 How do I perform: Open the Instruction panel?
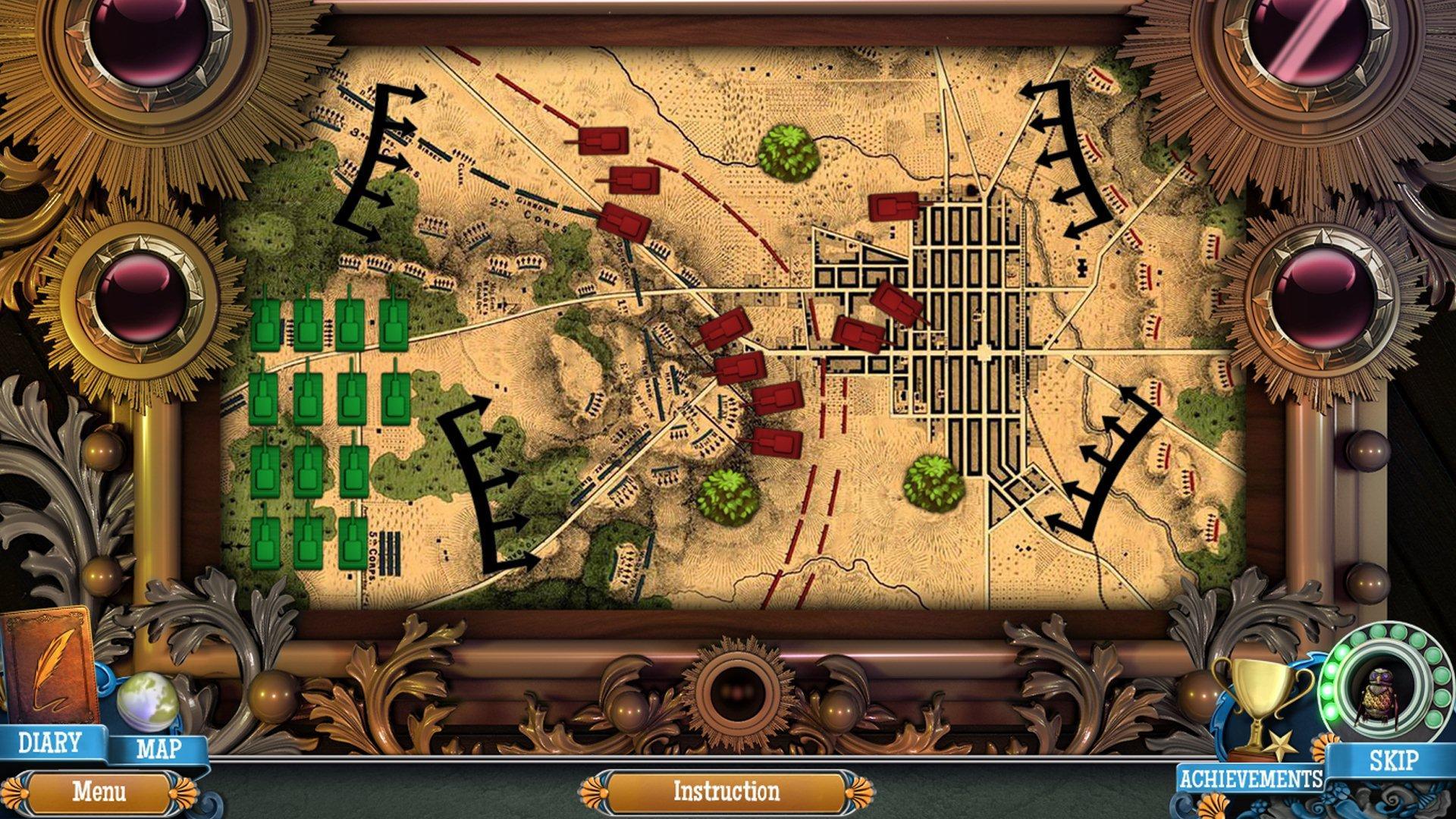pos(726,791)
